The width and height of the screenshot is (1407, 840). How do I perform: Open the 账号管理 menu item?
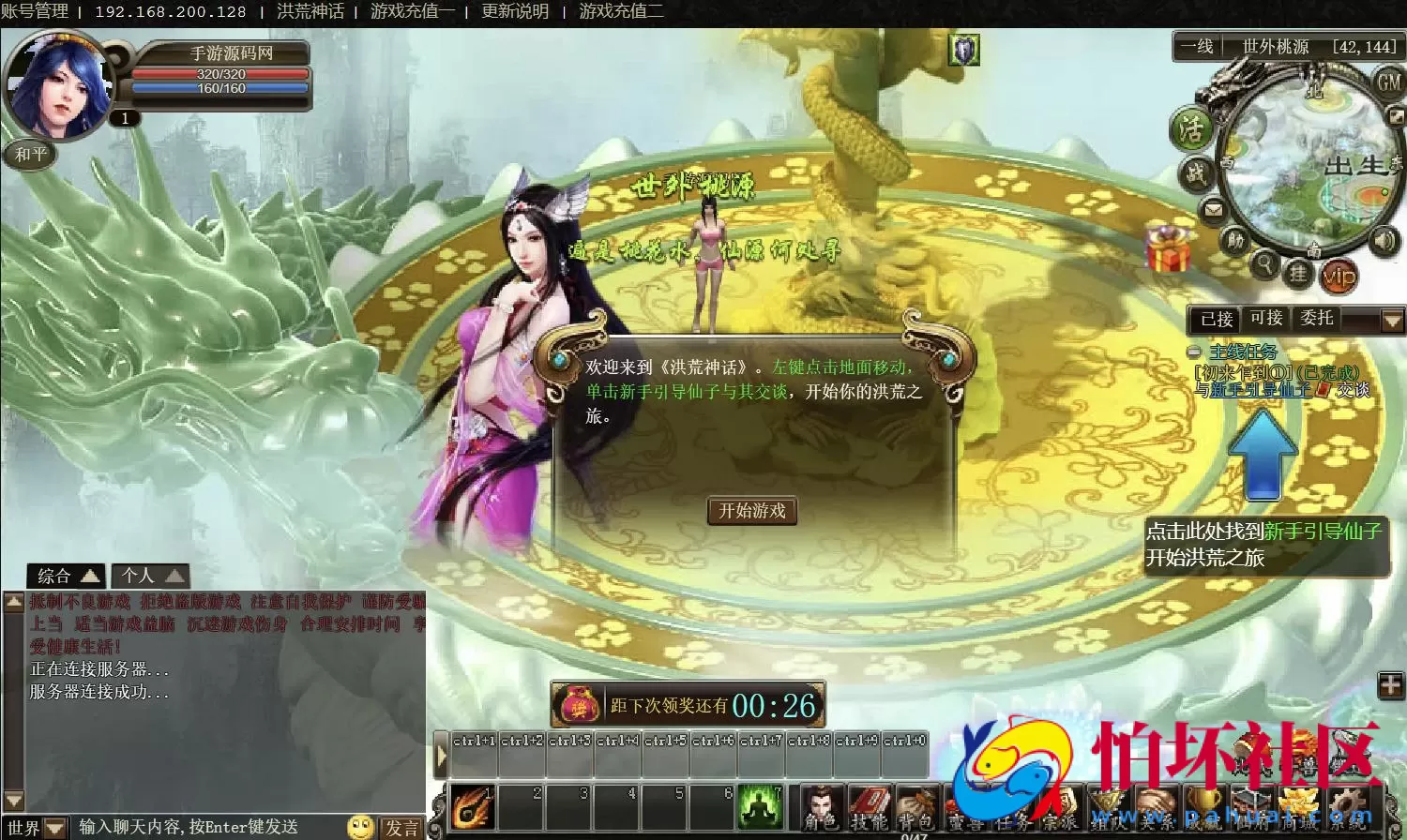click(x=35, y=12)
